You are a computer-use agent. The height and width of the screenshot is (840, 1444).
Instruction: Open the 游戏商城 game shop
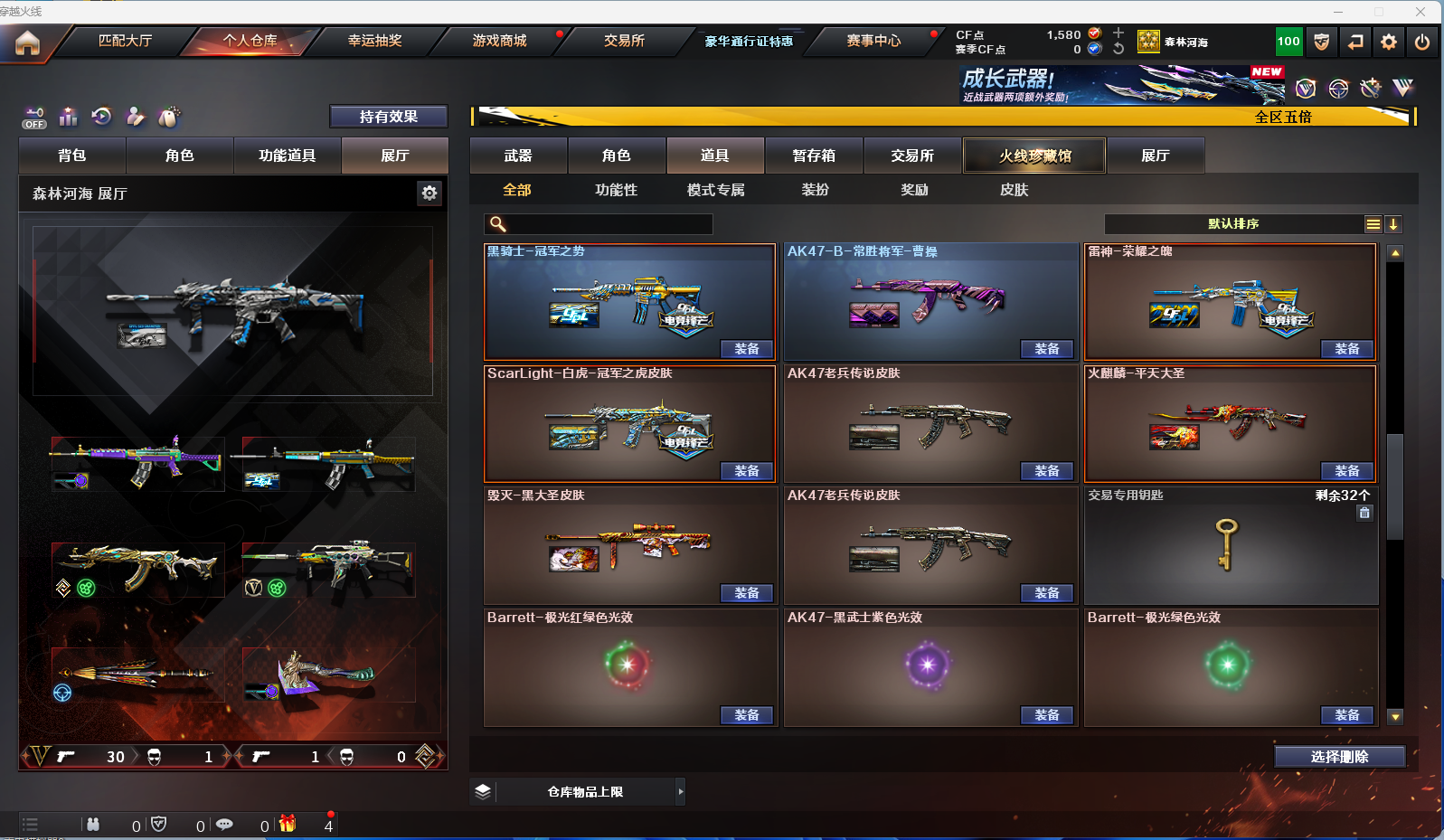[x=499, y=41]
